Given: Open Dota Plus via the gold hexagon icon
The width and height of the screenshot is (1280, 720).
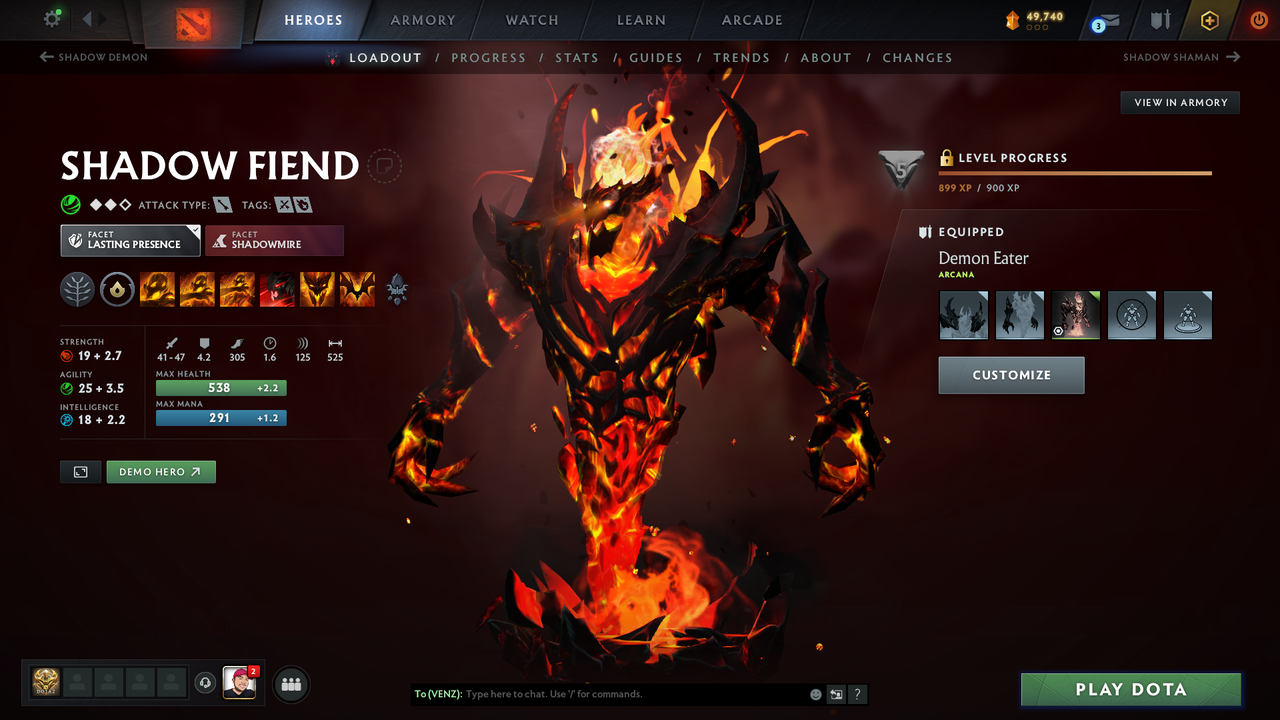Looking at the screenshot, I should coord(1210,19).
